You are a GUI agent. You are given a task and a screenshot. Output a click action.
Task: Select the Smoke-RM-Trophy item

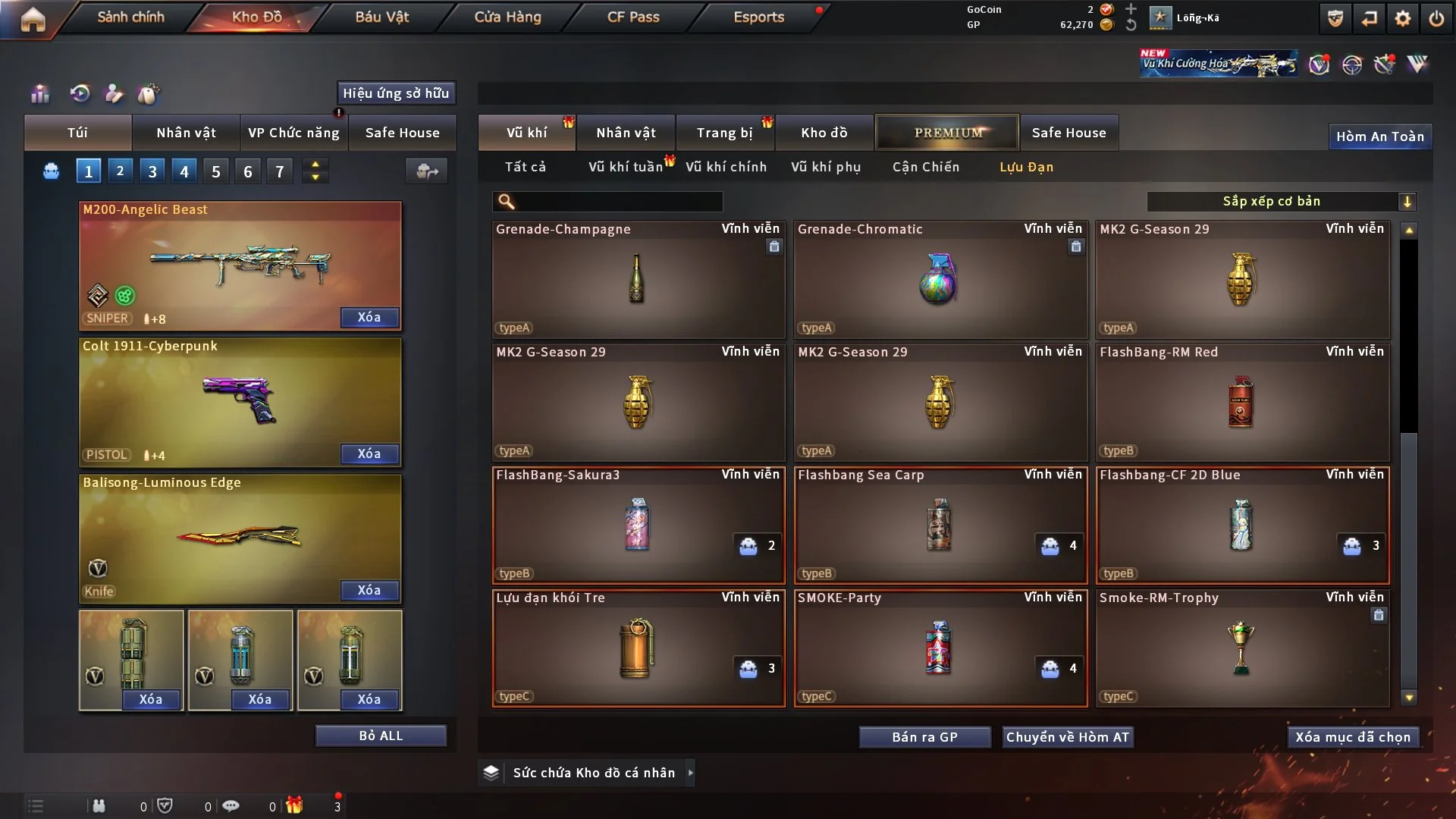1241,648
